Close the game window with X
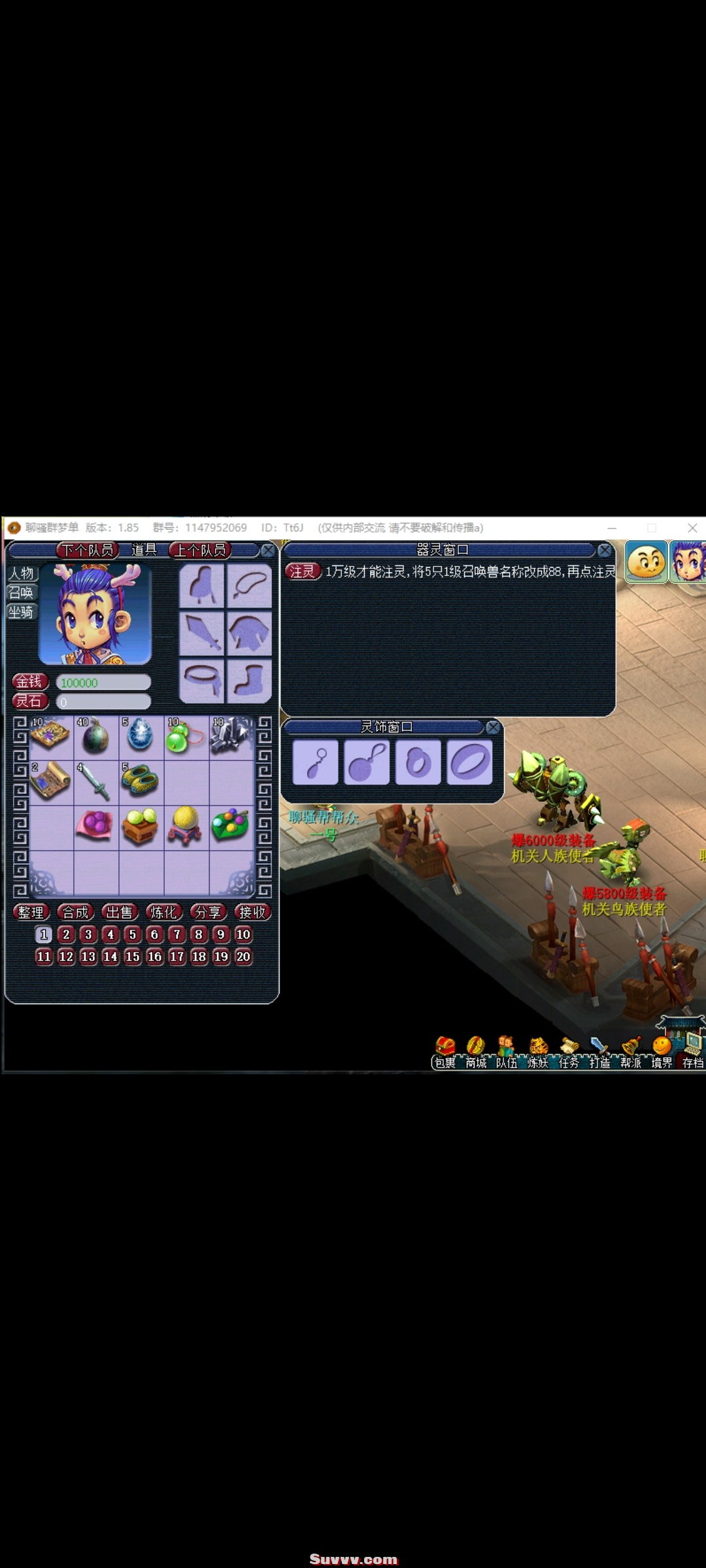Viewport: 706px width, 1568px height. coord(692,527)
